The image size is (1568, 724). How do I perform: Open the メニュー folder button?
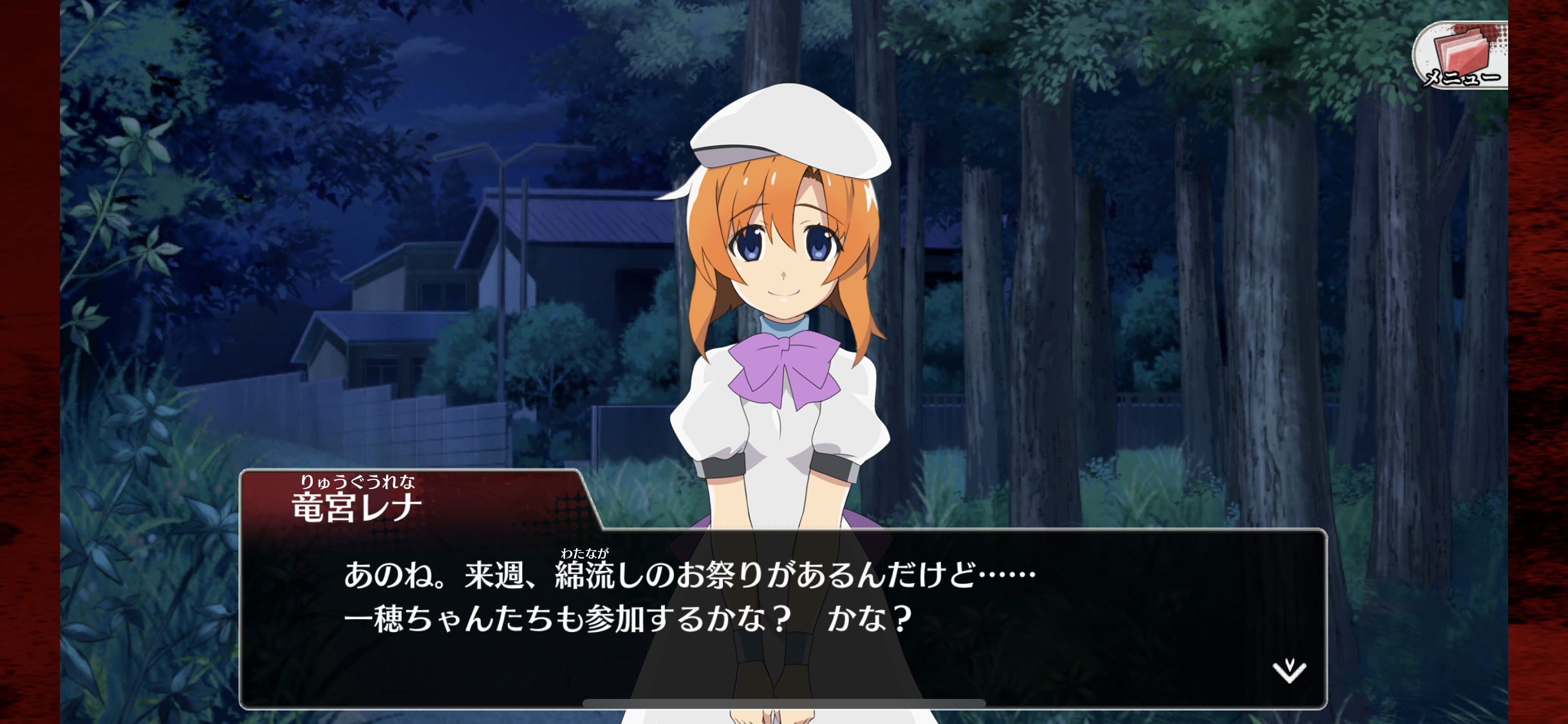click(x=1461, y=55)
